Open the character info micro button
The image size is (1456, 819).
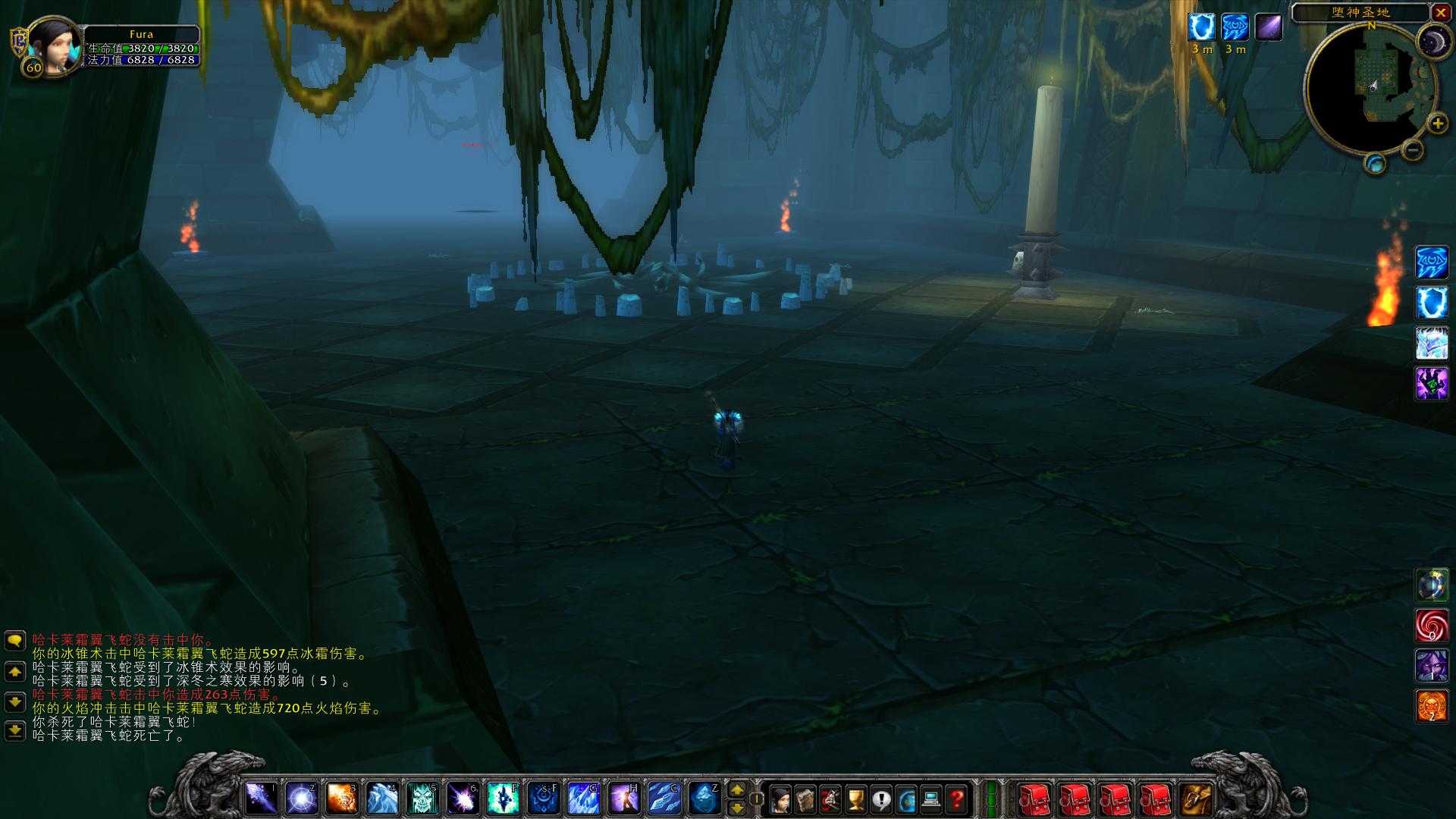779,799
